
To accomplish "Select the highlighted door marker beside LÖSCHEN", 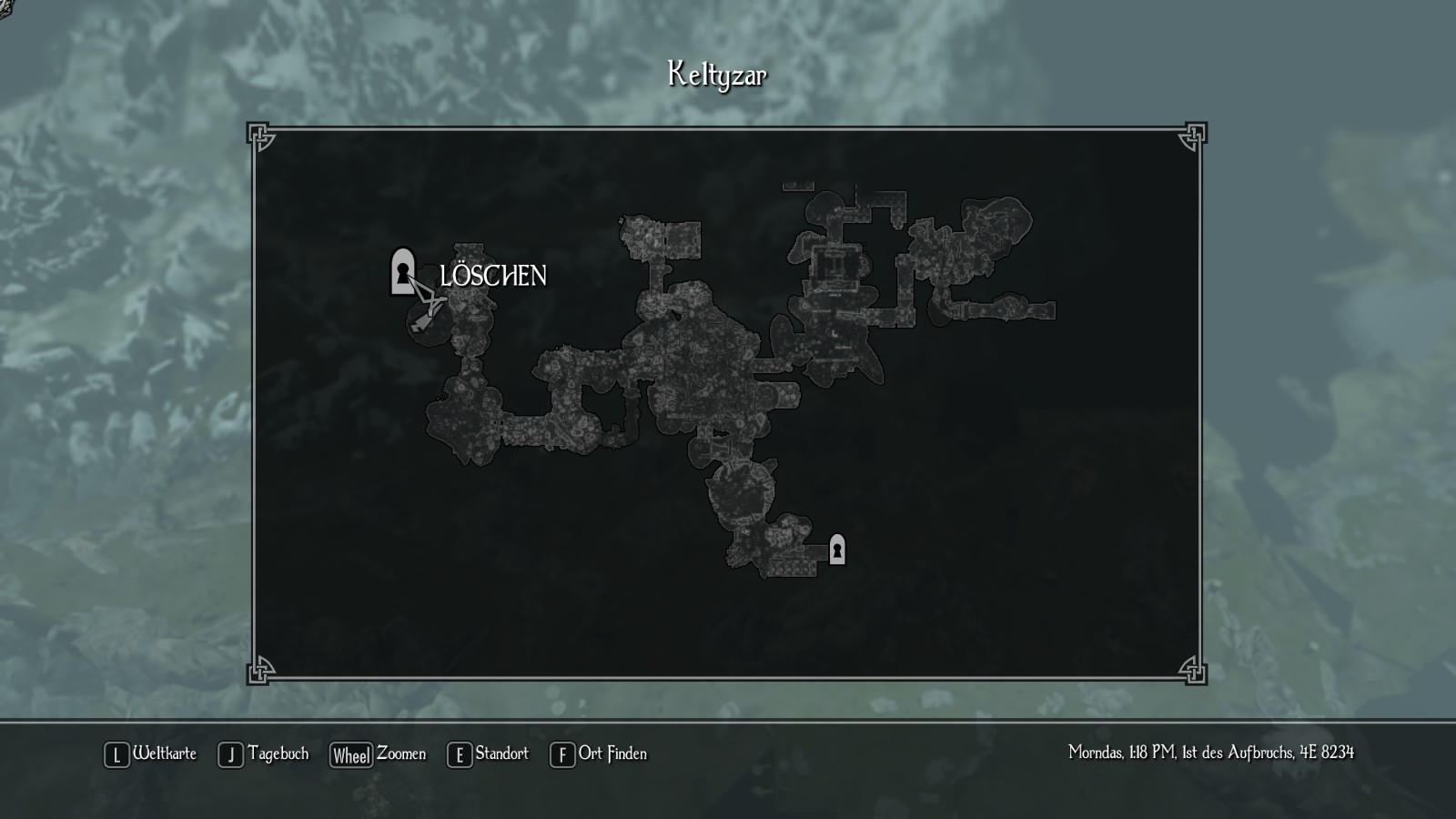I will click(x=402, y=271).
